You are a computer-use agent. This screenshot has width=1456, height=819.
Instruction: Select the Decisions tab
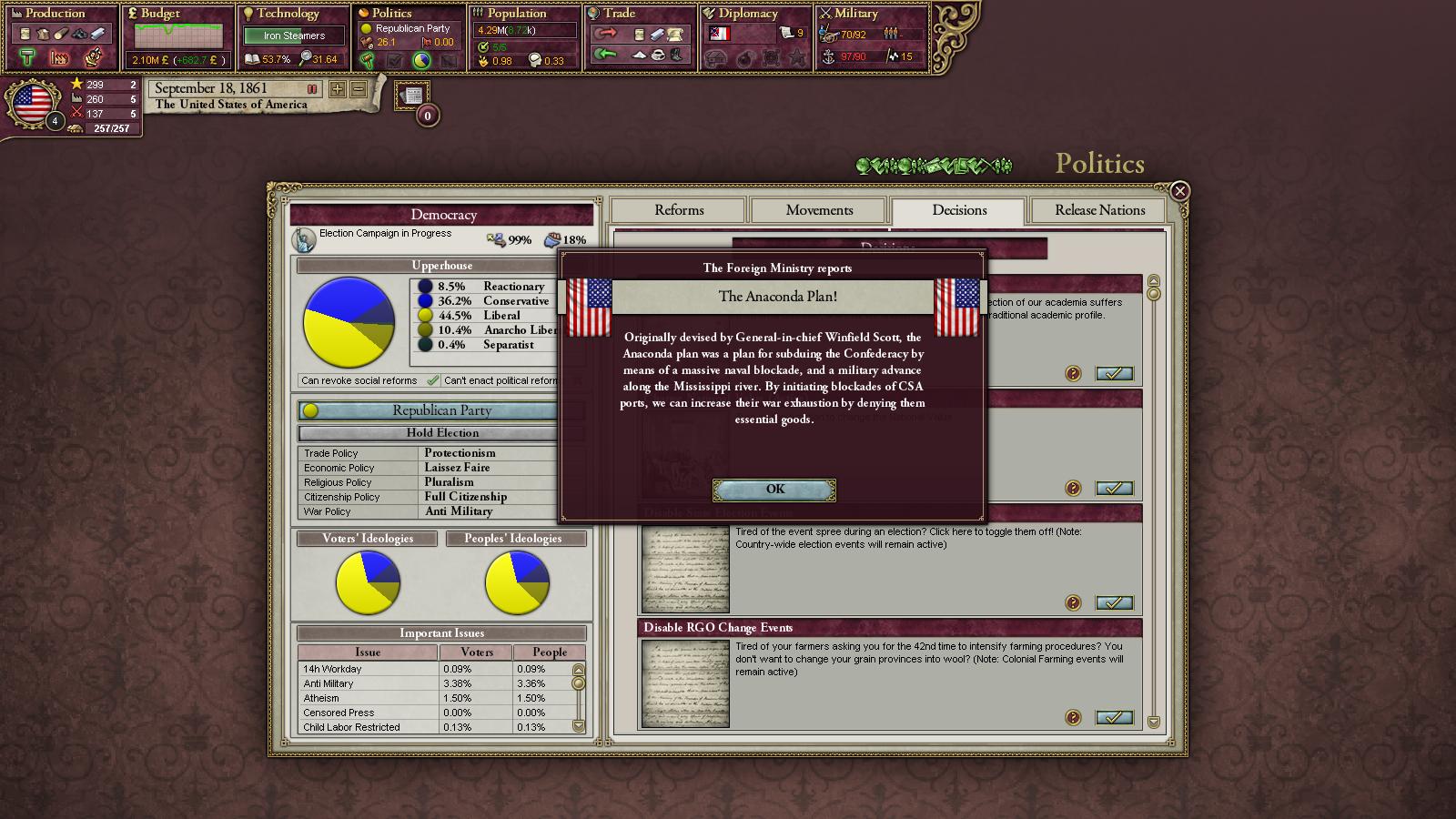coord(959,210)
